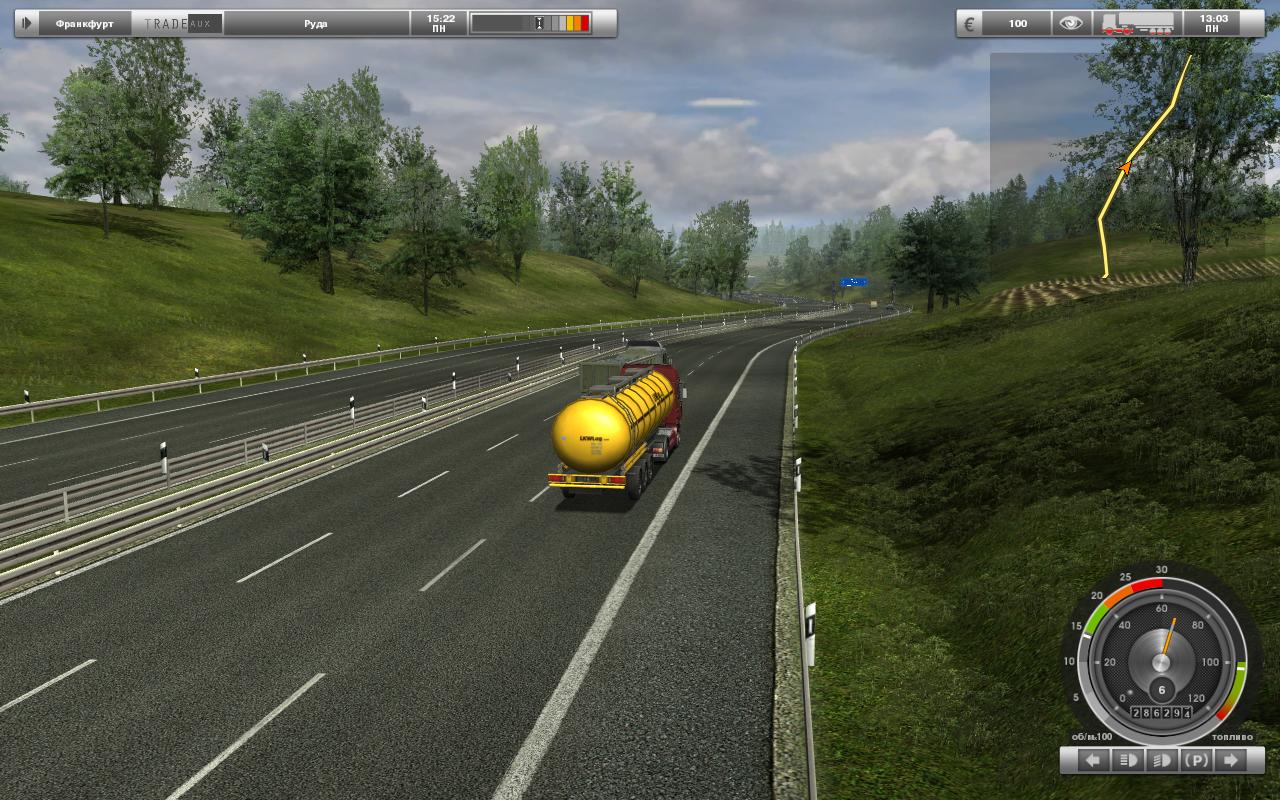Select the TradeAux company logo
This screenshot has height=800, width=1280.
tap(177, 23)
